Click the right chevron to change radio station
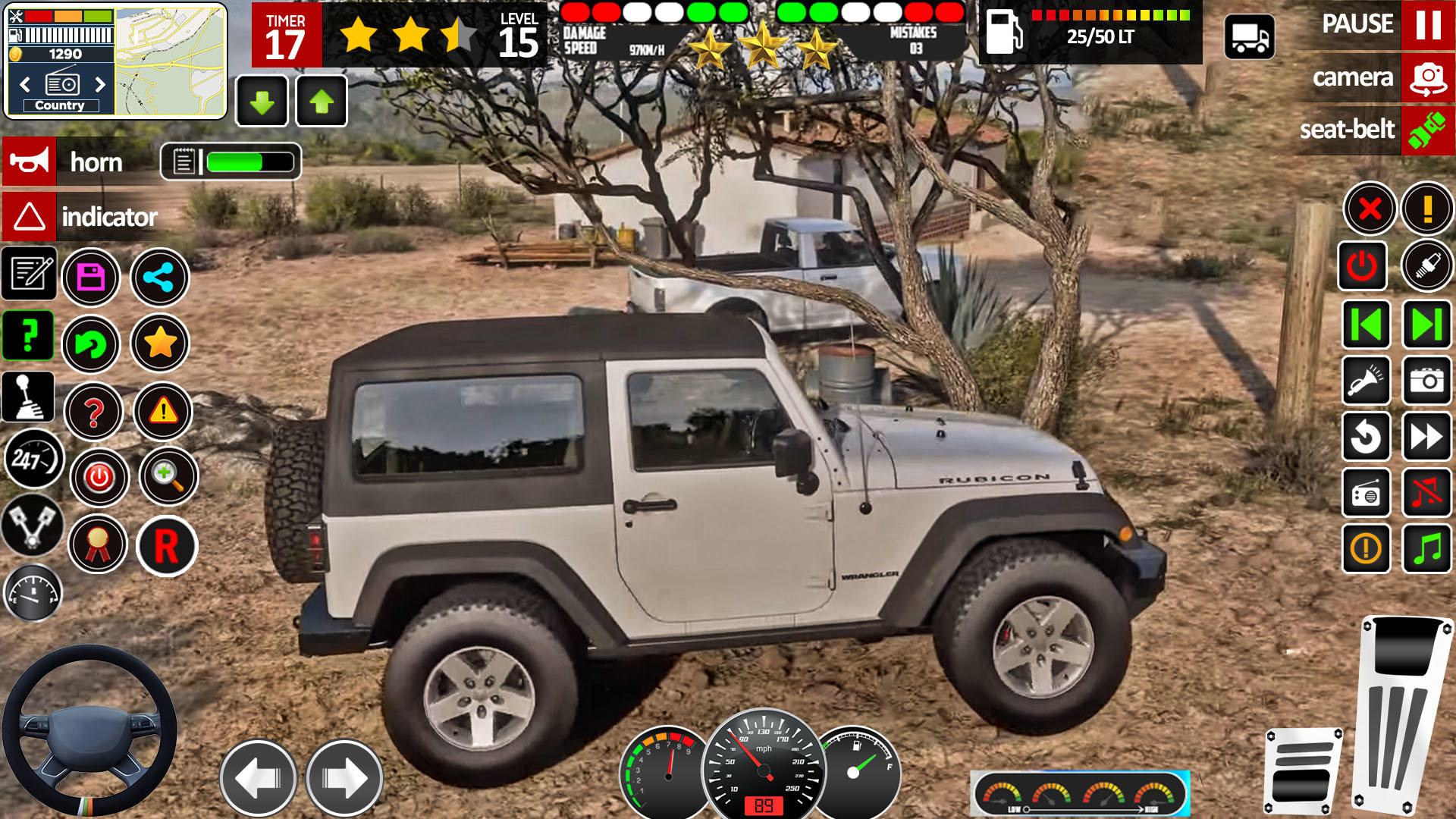 98,84
